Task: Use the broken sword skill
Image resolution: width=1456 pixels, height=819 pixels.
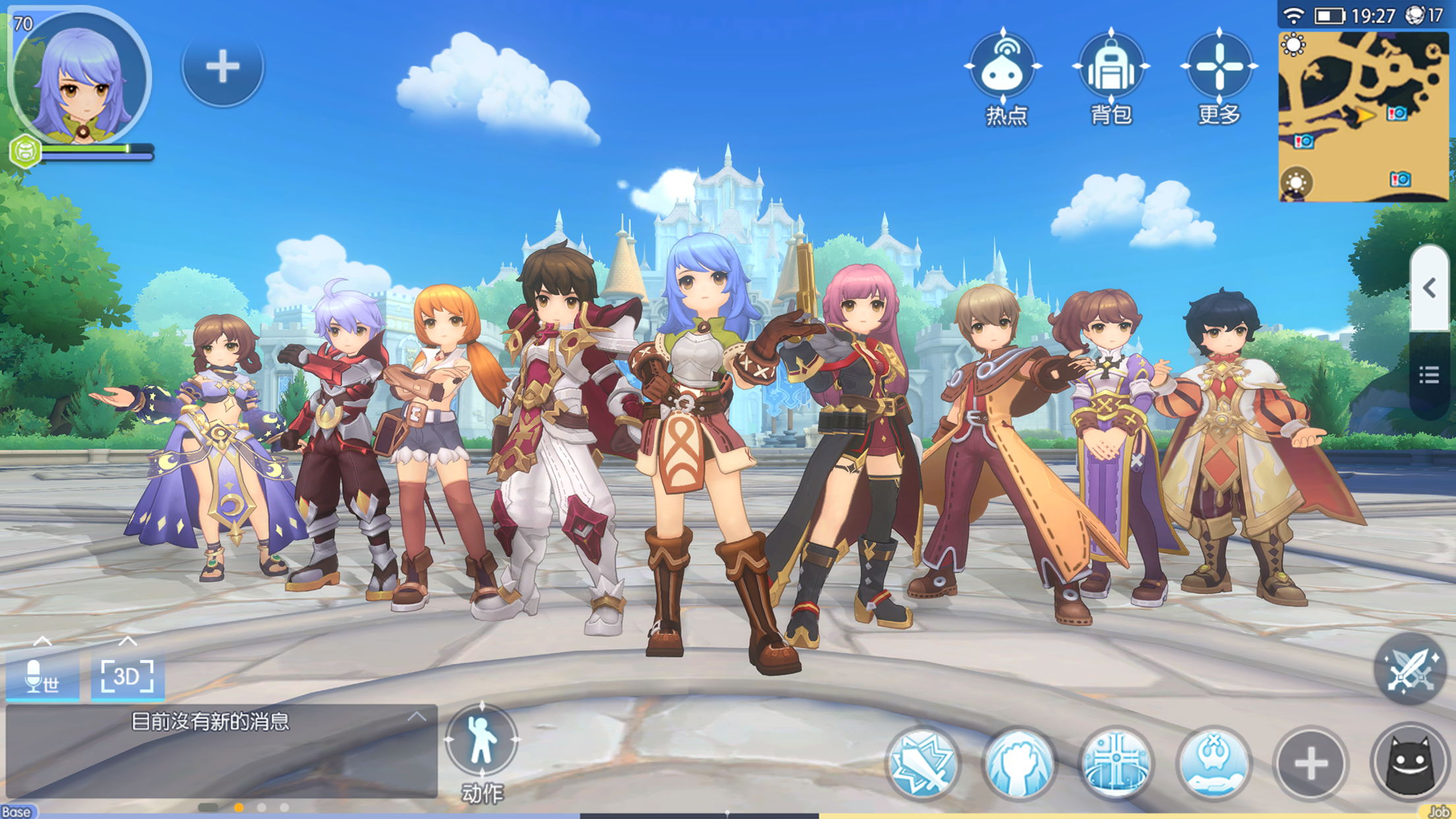Action: (x=923, y=763)
